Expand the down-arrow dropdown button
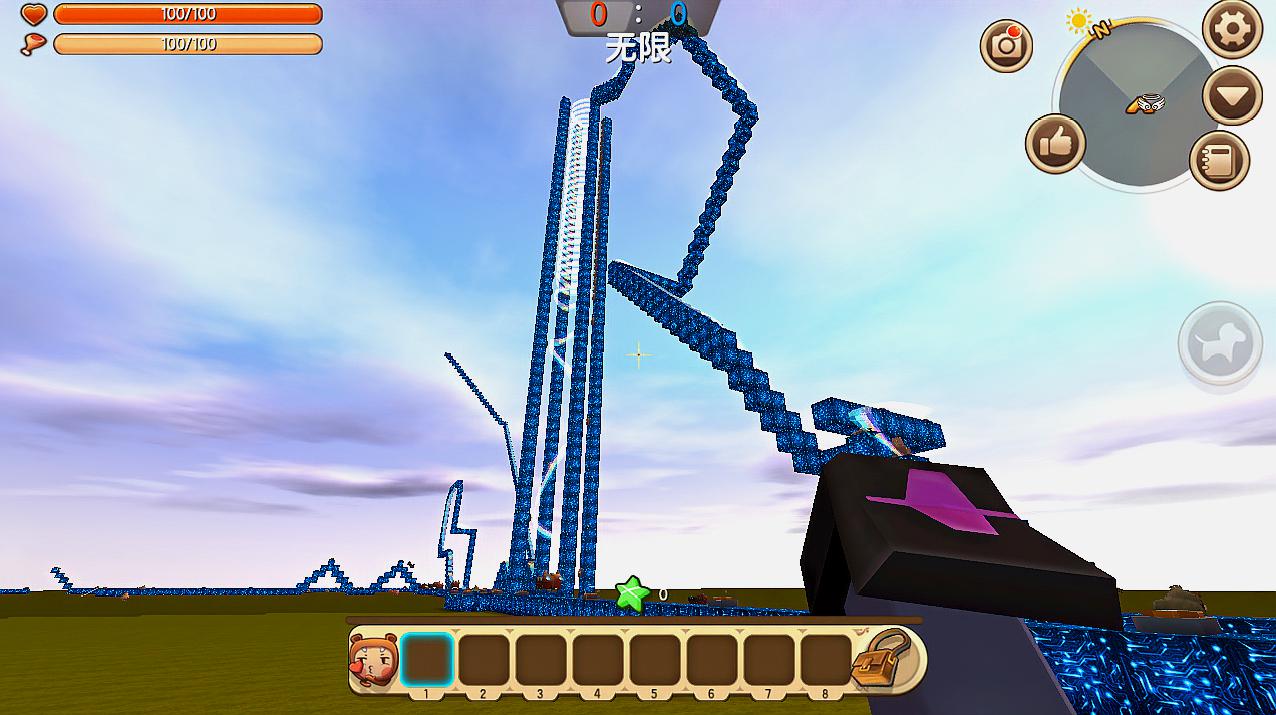Image resolution: width=1276 pixels, height=715 pixels. pos(1231,96)
